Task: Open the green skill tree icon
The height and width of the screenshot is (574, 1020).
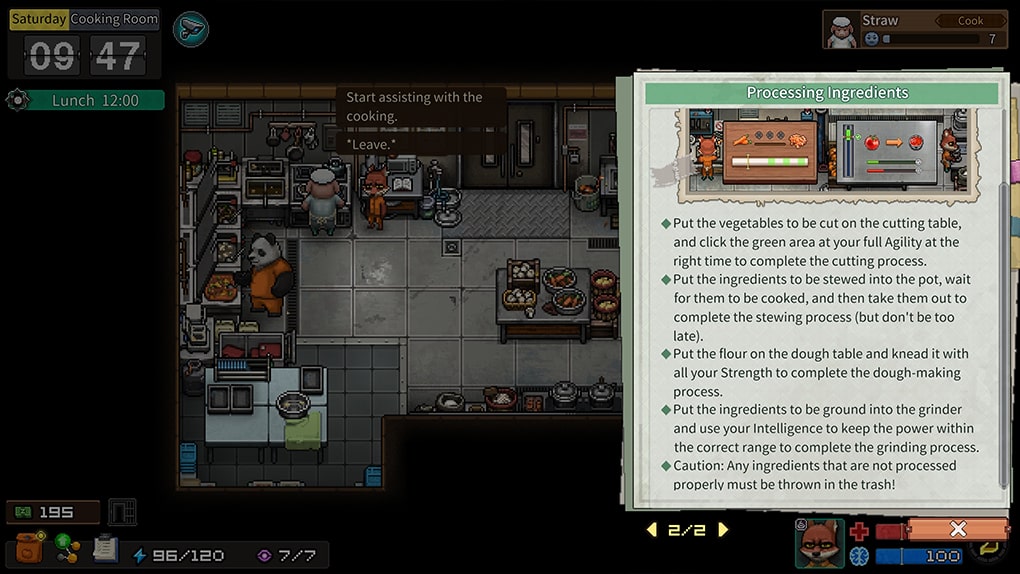Action: pos(67,547)
